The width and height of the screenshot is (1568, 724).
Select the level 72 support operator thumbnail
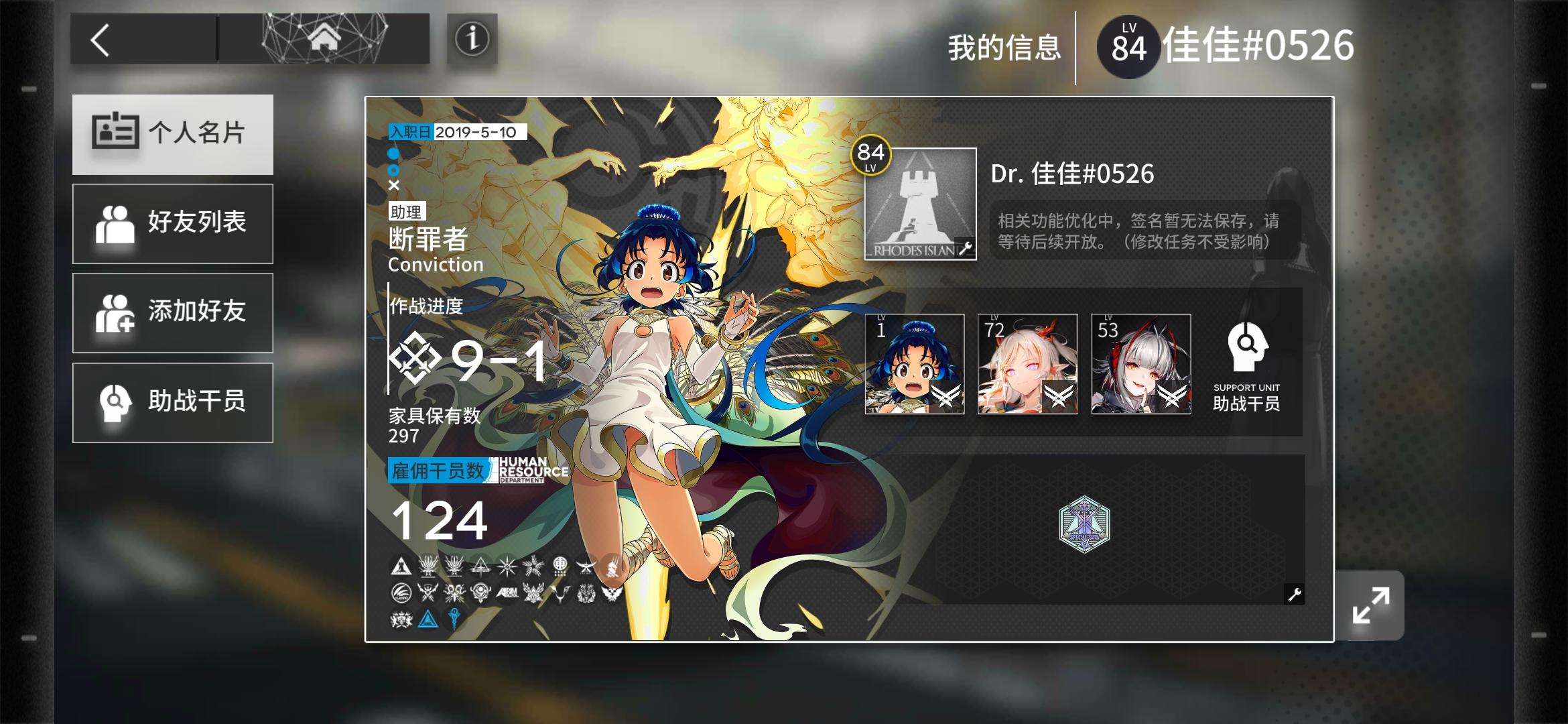[1026, 363]
